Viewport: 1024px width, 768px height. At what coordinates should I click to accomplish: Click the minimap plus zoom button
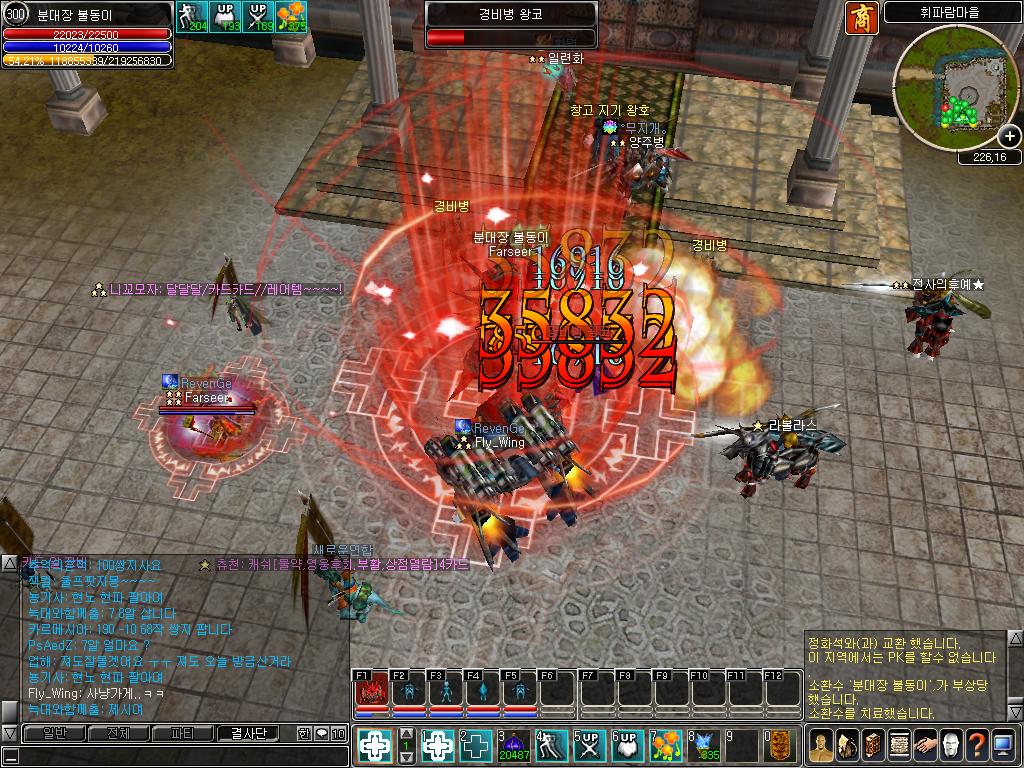point(1009,136)
